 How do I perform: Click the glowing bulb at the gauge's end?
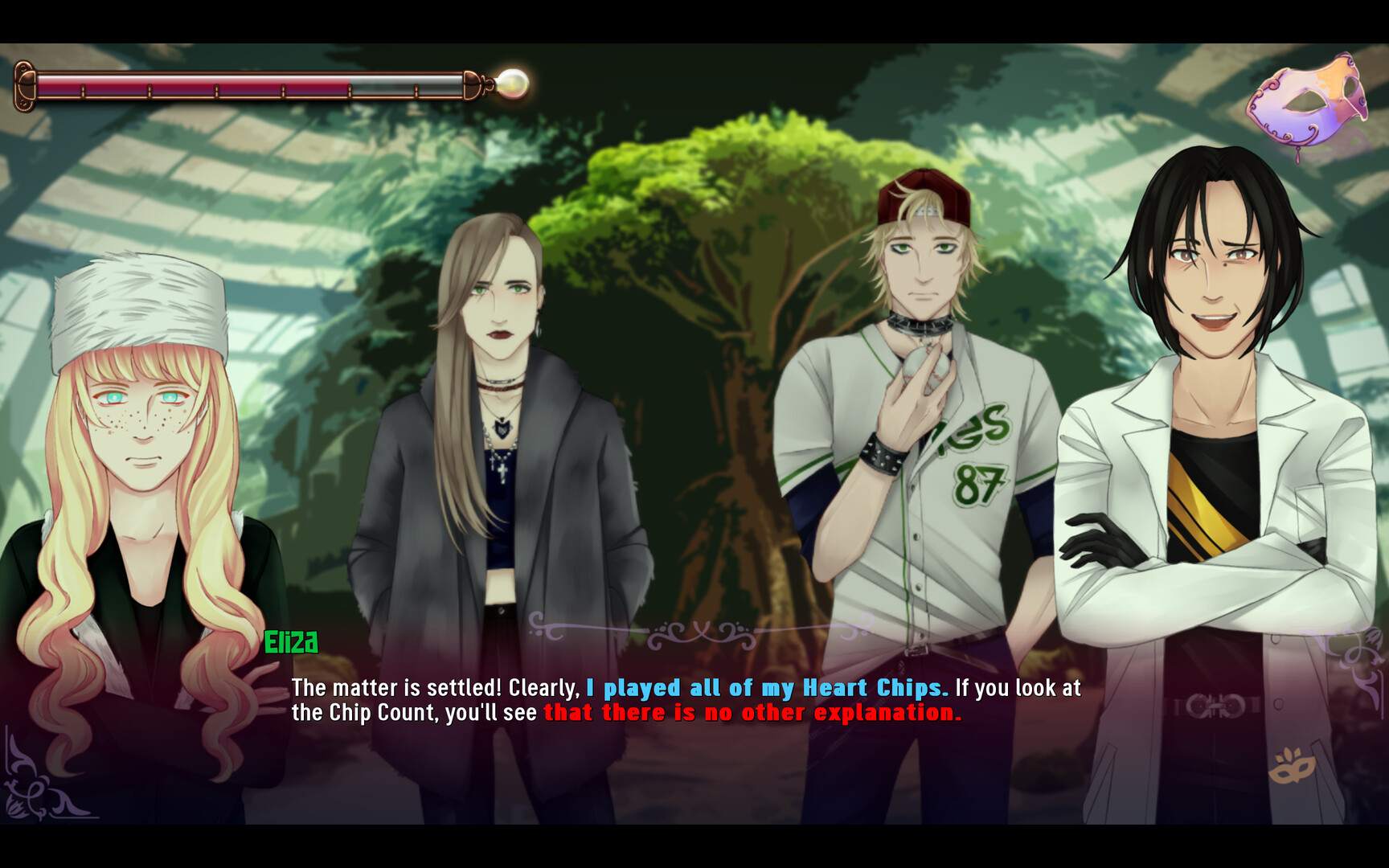pyautogui.click(x=512, y=83)
